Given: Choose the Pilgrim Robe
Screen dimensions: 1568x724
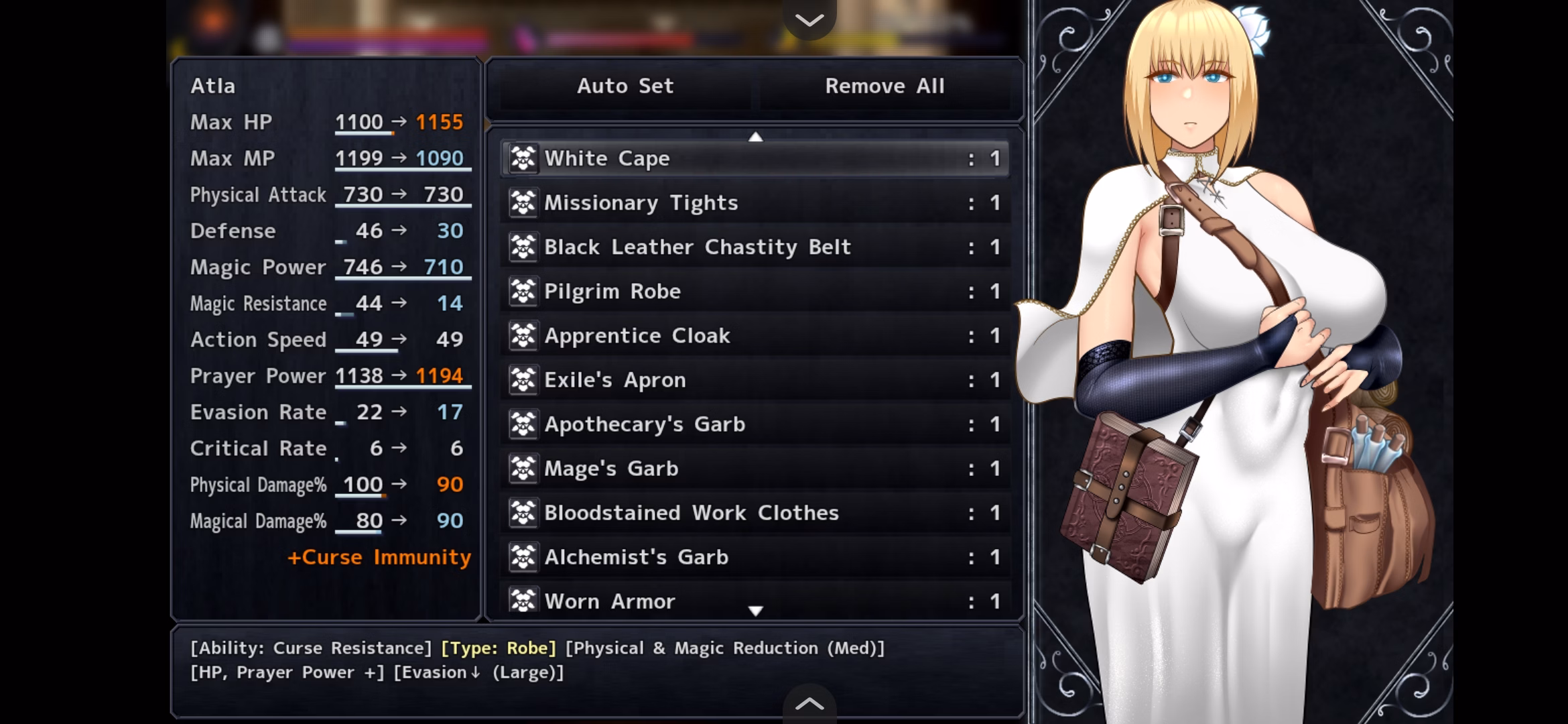Looking at the screenshot, I should pos(755,292).
